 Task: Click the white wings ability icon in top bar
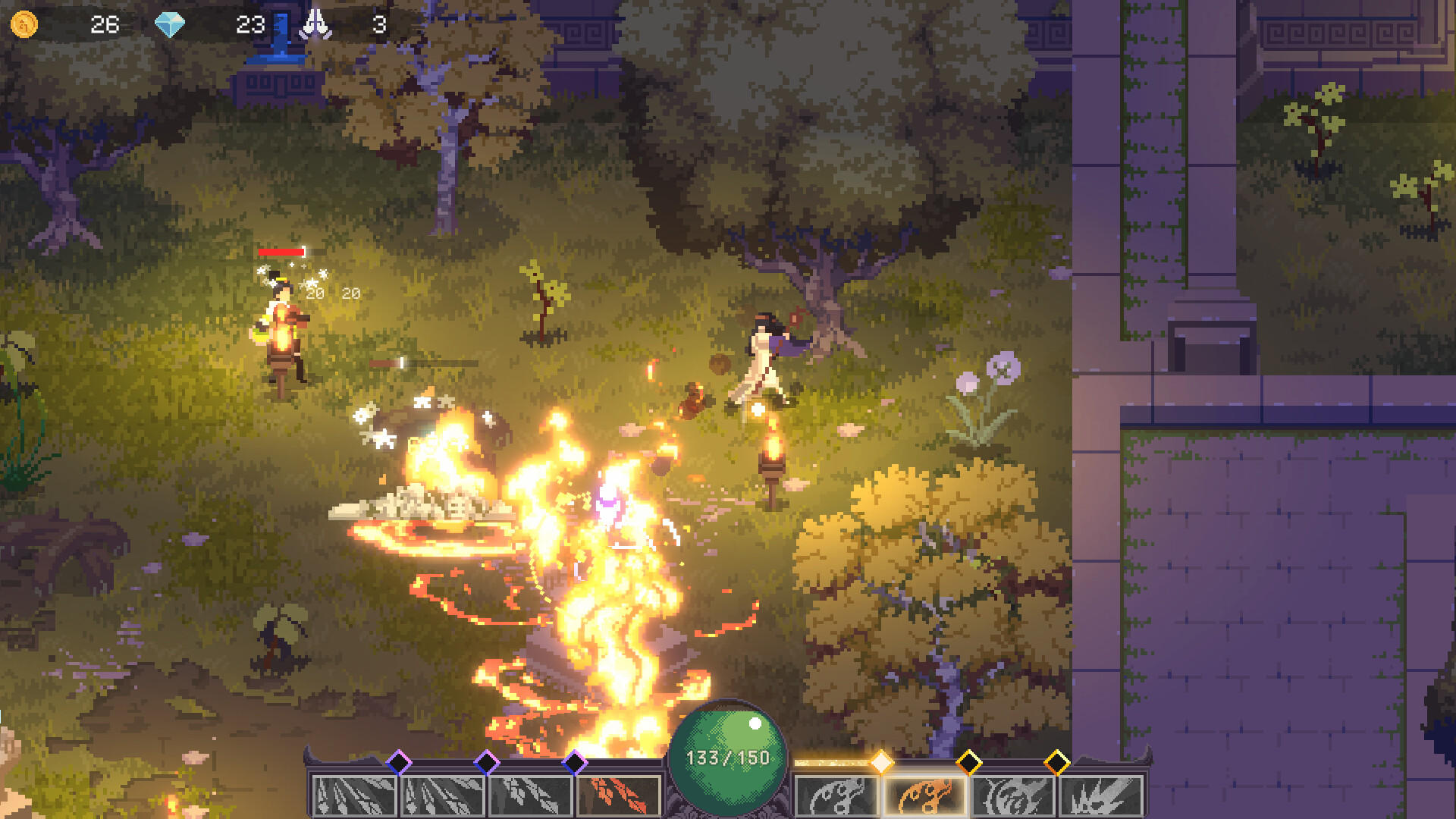coord(317,22)
